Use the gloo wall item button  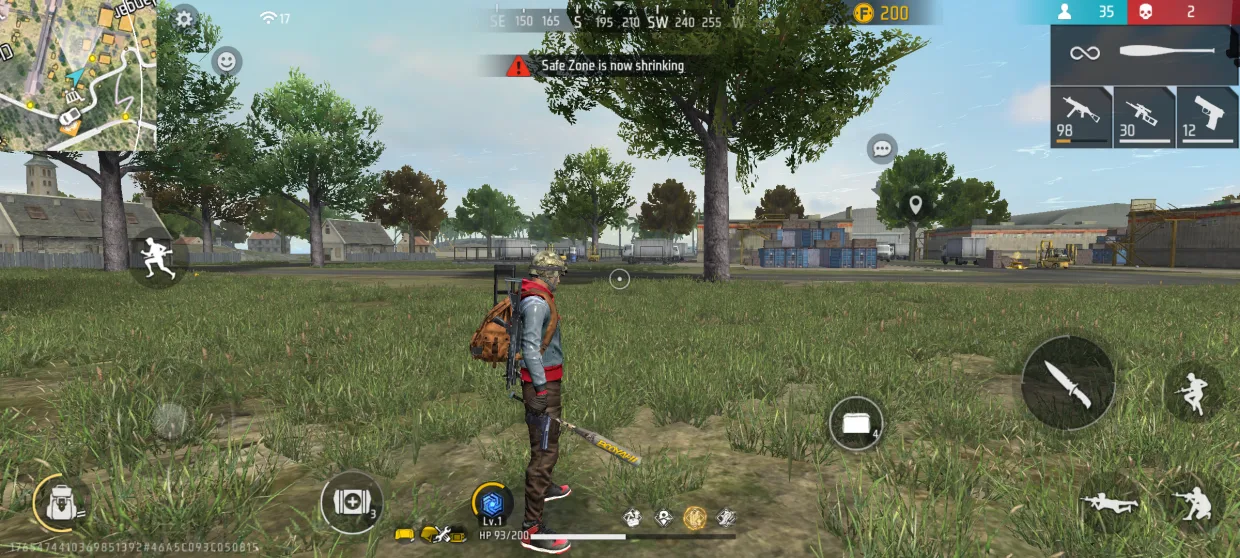click(856, 424)
